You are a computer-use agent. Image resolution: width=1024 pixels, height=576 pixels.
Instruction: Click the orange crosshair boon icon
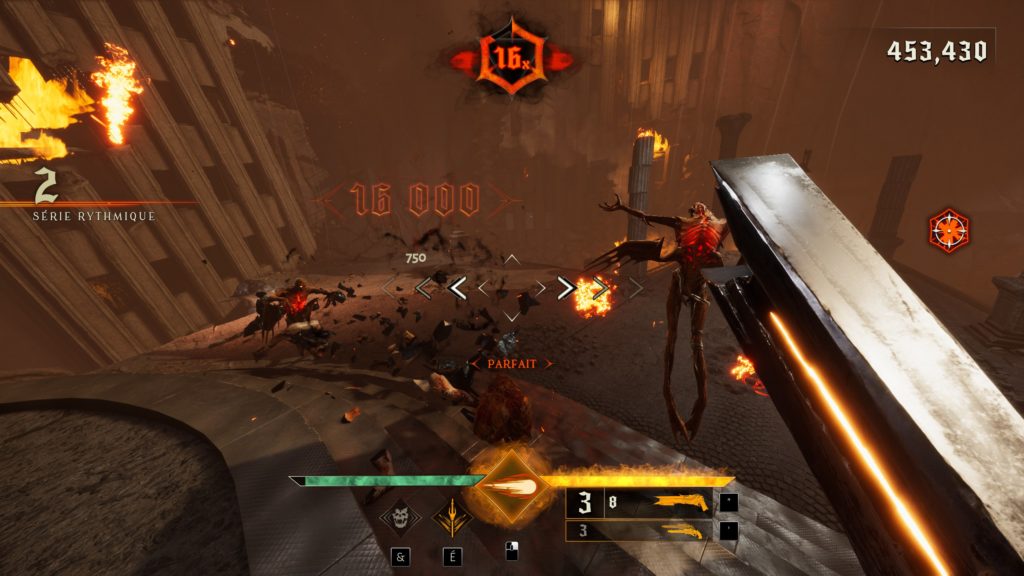(x=947, y=230)
